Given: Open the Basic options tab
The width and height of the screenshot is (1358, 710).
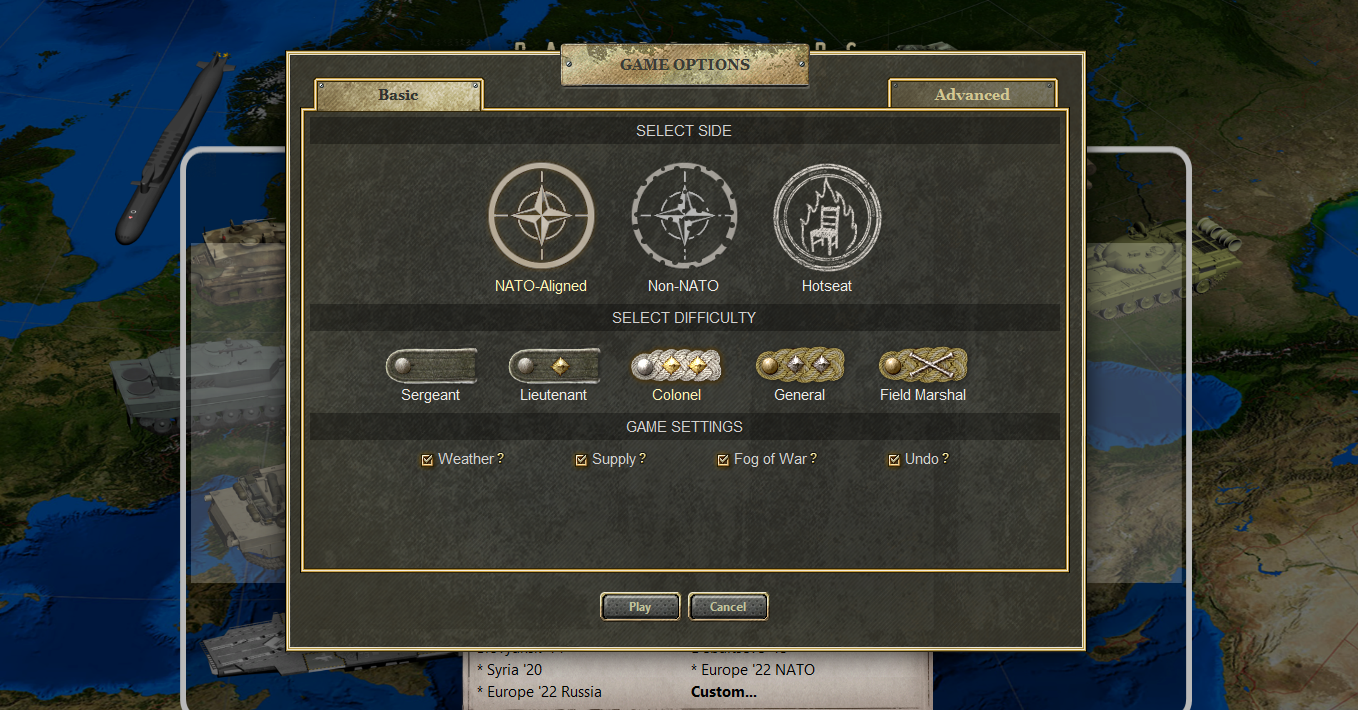Looking at the screenshot, I should coord(398,95).
